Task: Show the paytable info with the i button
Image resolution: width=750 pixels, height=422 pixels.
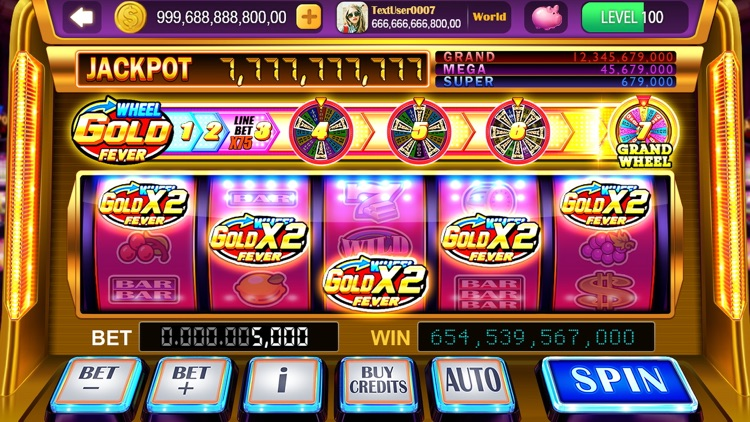Action: coord(284,382)
